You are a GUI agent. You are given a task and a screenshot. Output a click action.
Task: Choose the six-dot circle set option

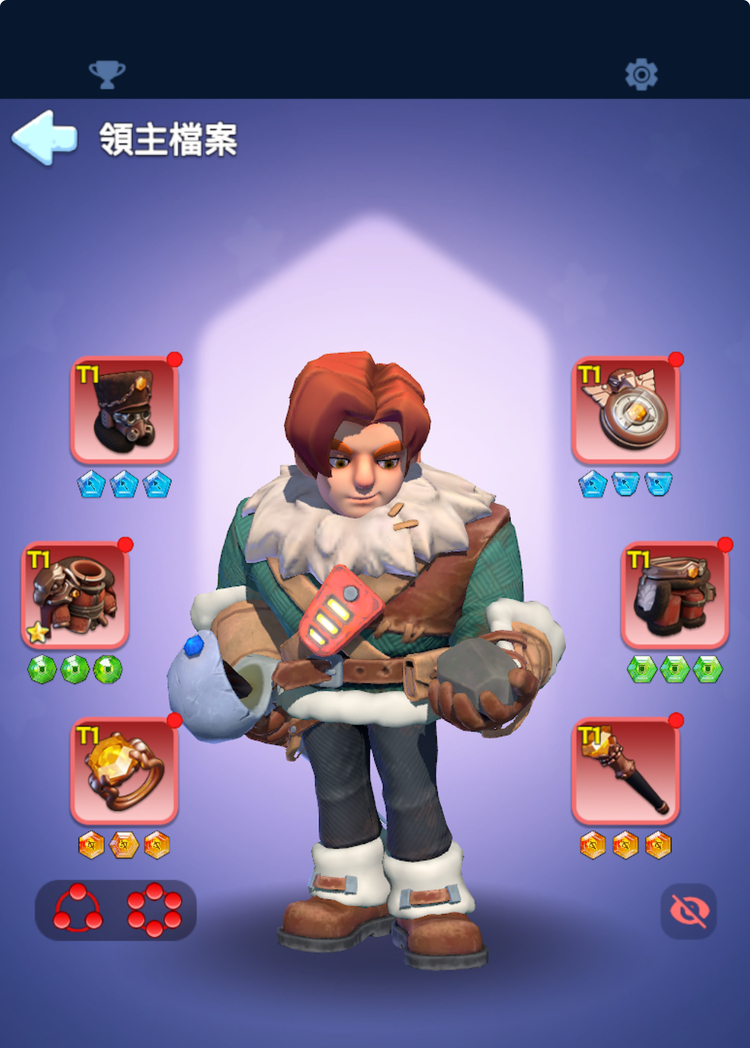point(154,909)
